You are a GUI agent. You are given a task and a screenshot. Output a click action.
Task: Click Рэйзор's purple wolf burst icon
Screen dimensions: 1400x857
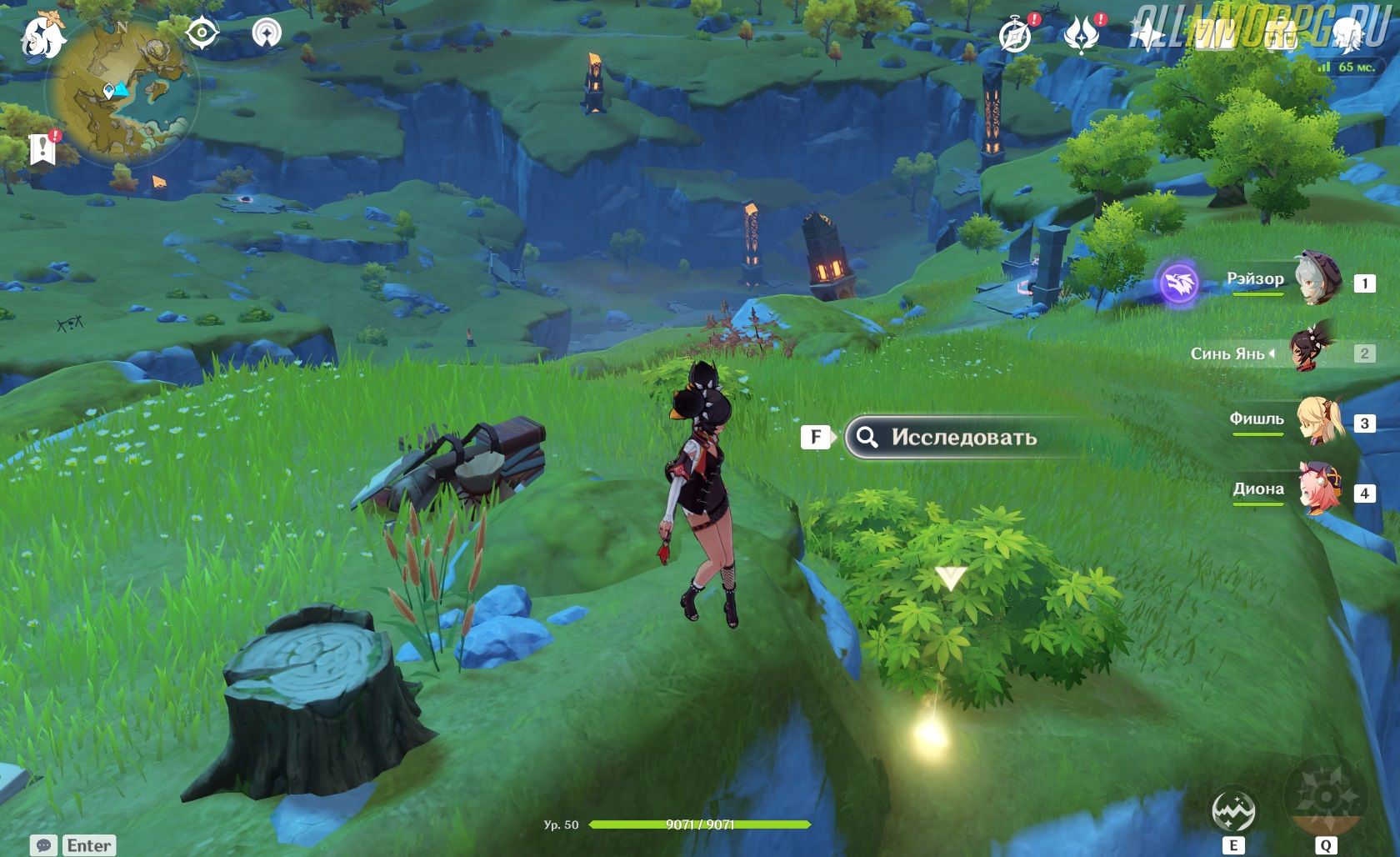coord(1179,283)
